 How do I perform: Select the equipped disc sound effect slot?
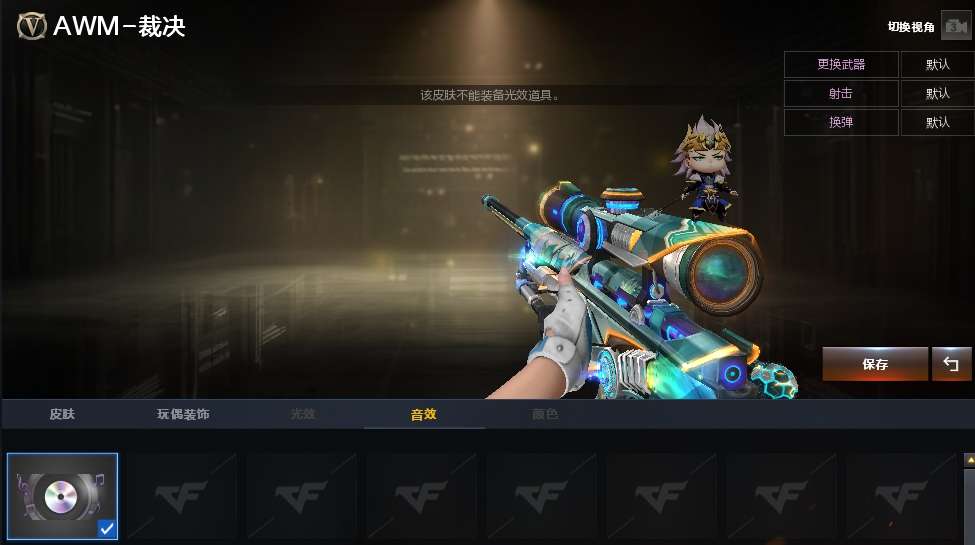pyautogui.click(x=62, y=496)
